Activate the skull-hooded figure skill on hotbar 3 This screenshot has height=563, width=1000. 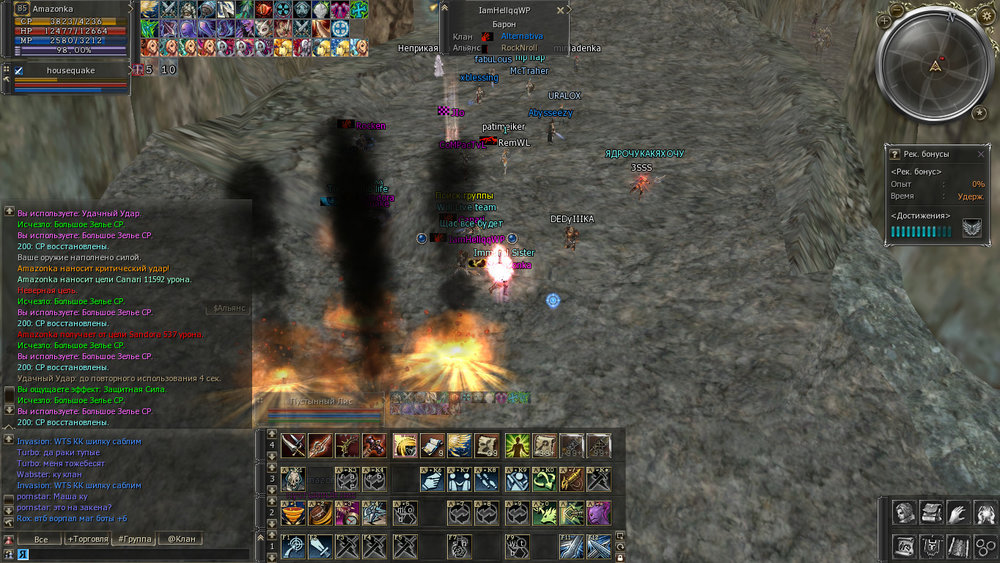[x=294, y=479]
